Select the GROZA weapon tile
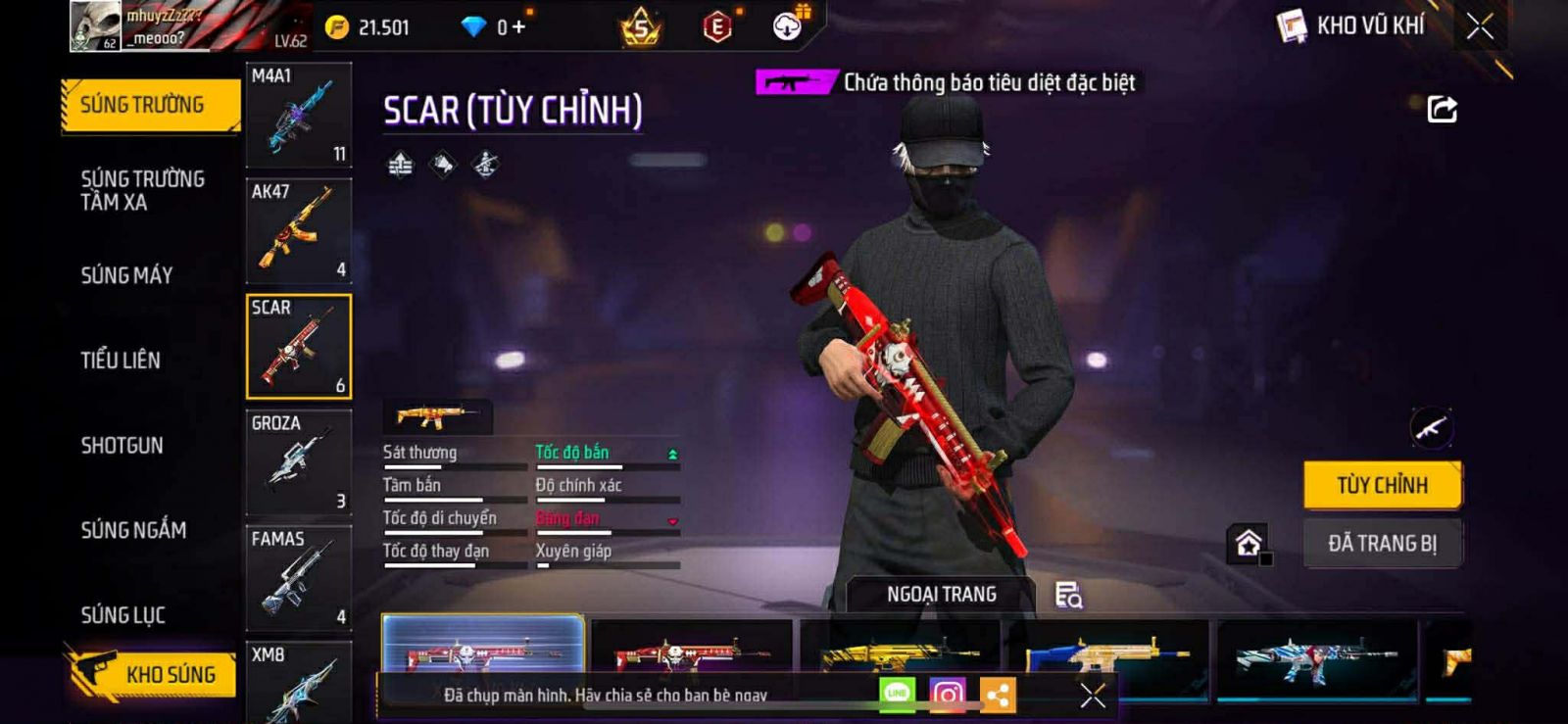 298,462
